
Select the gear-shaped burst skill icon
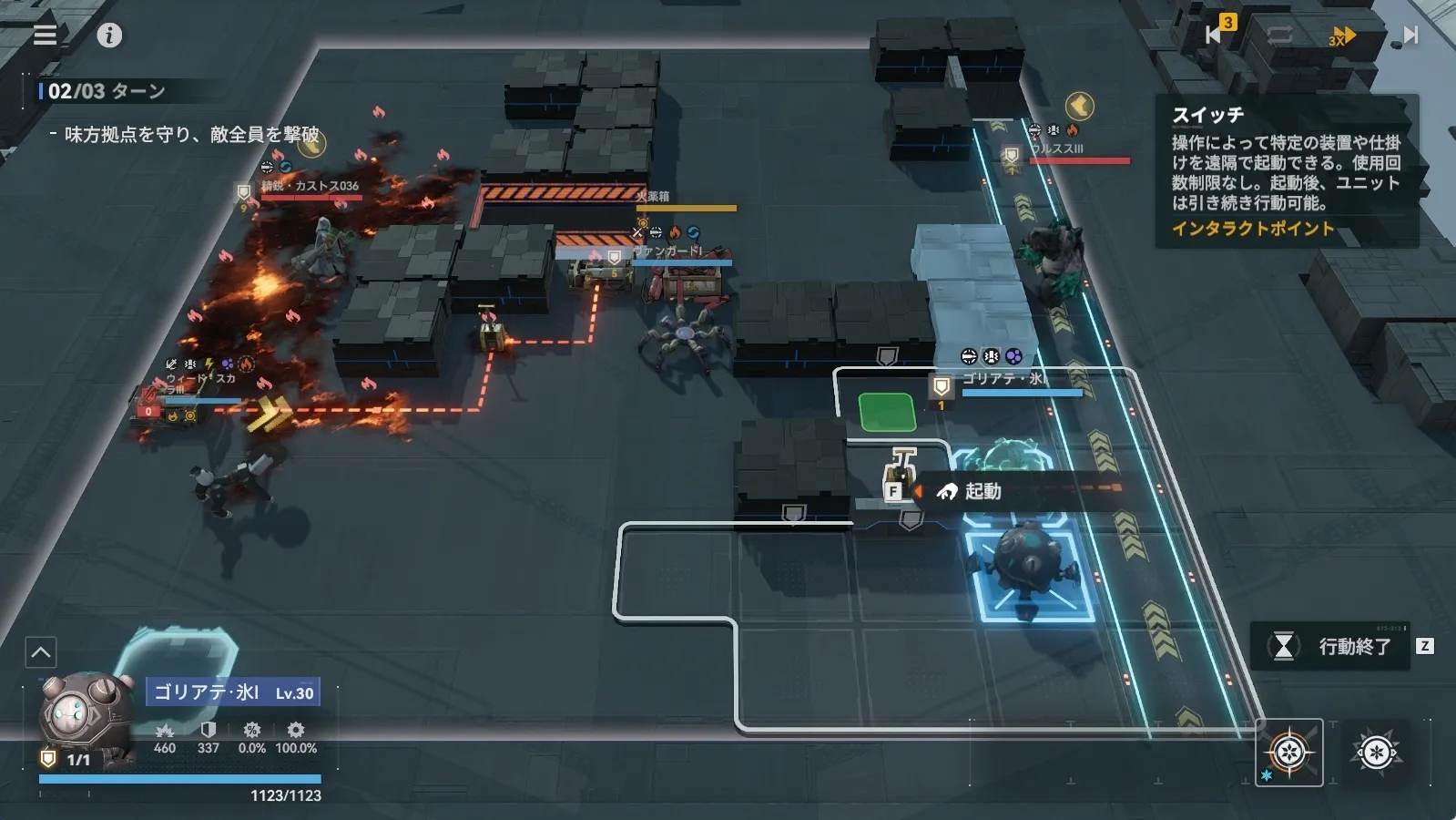point(1376,753)
